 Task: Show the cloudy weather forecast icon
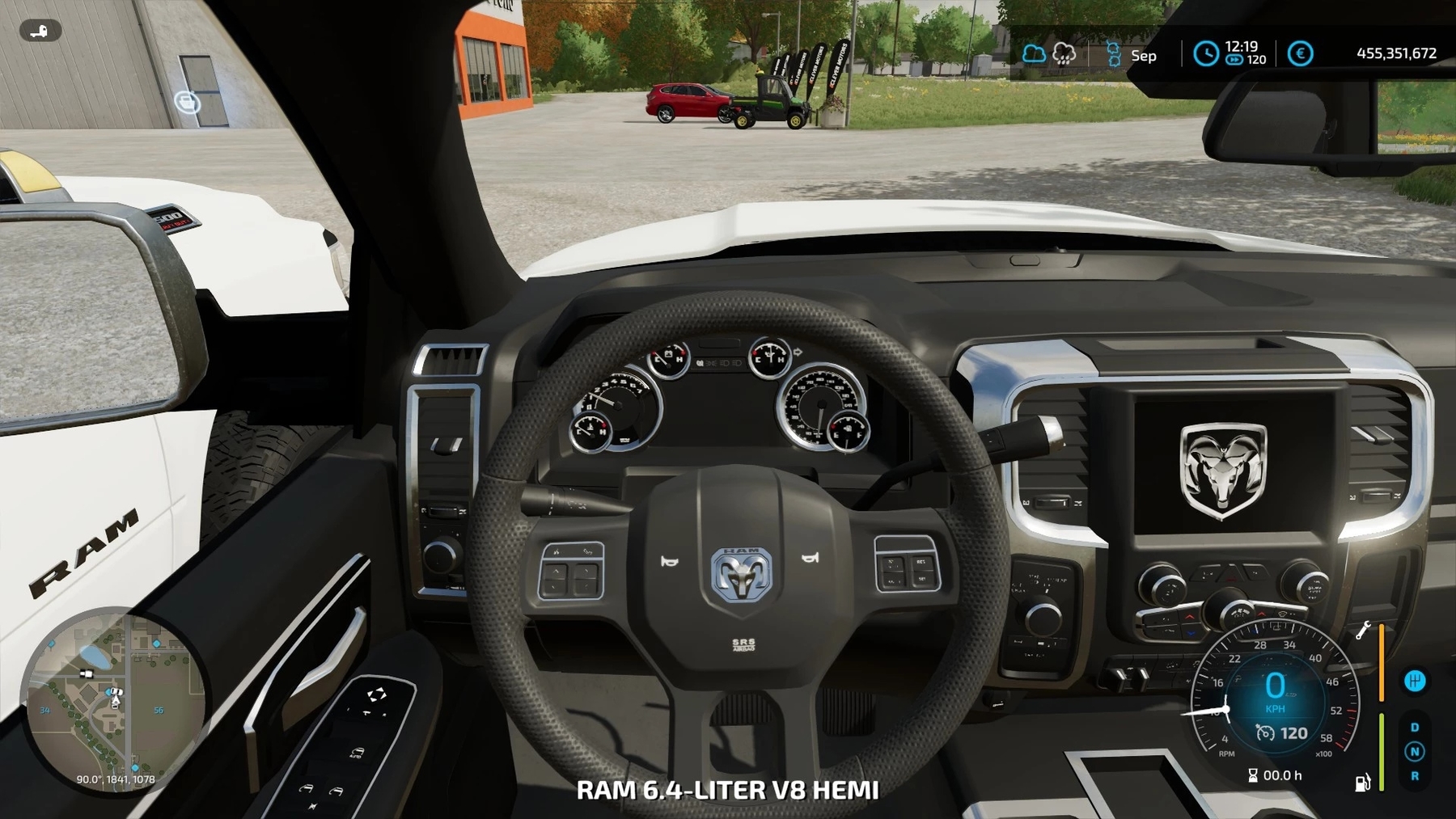1034,54
